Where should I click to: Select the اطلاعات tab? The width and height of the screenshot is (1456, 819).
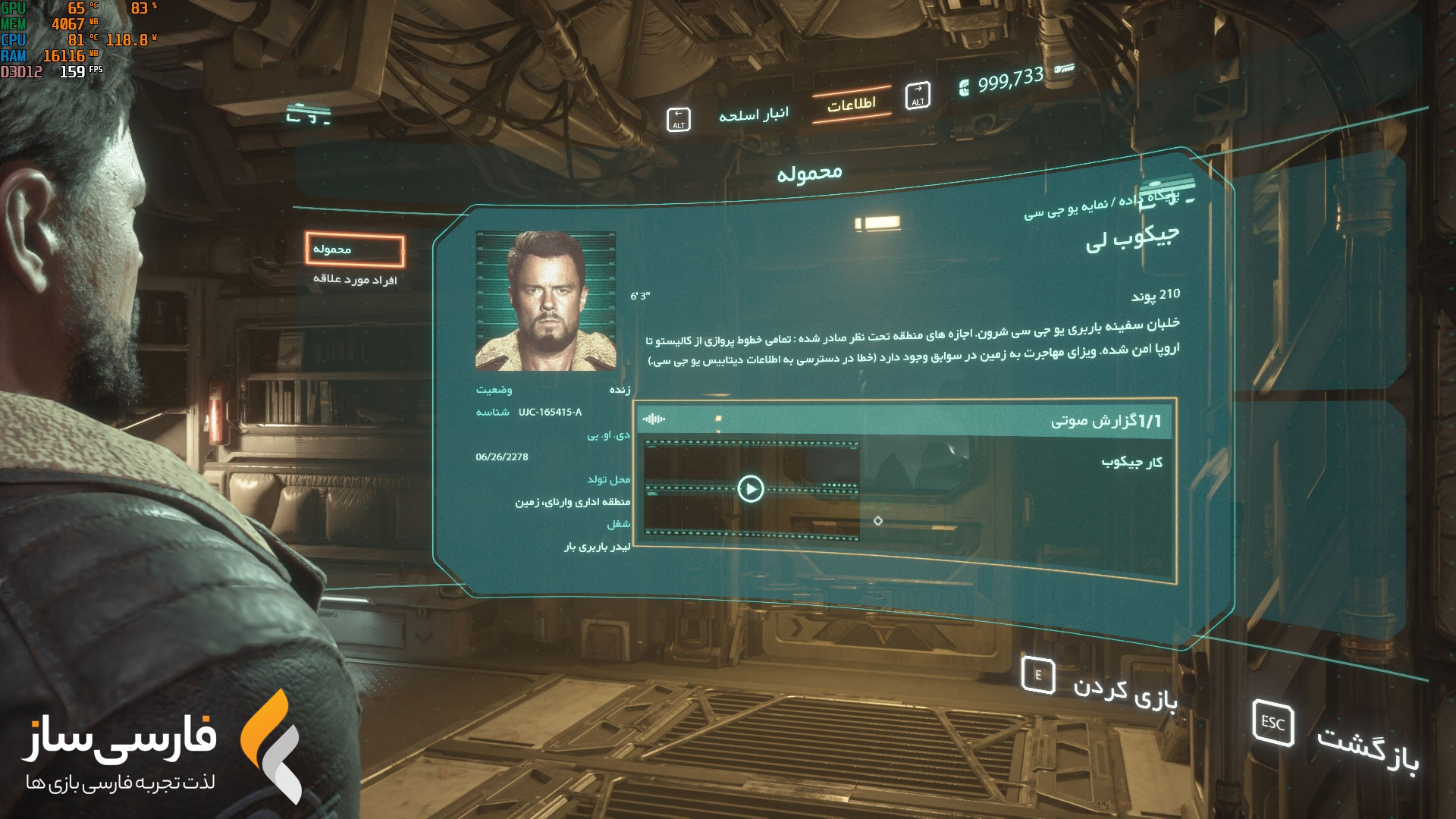851,105
